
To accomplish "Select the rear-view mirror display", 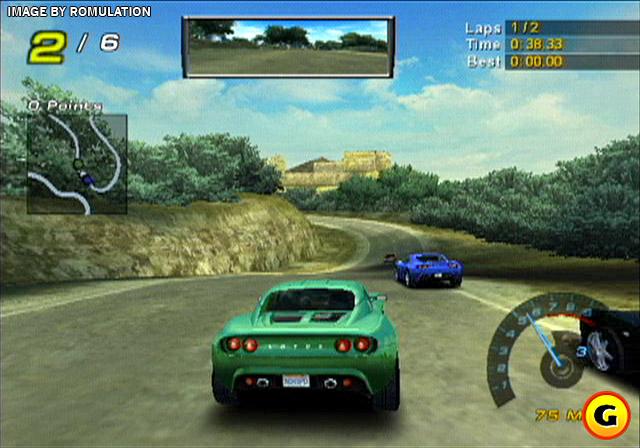I will click(x=288, y=48).
